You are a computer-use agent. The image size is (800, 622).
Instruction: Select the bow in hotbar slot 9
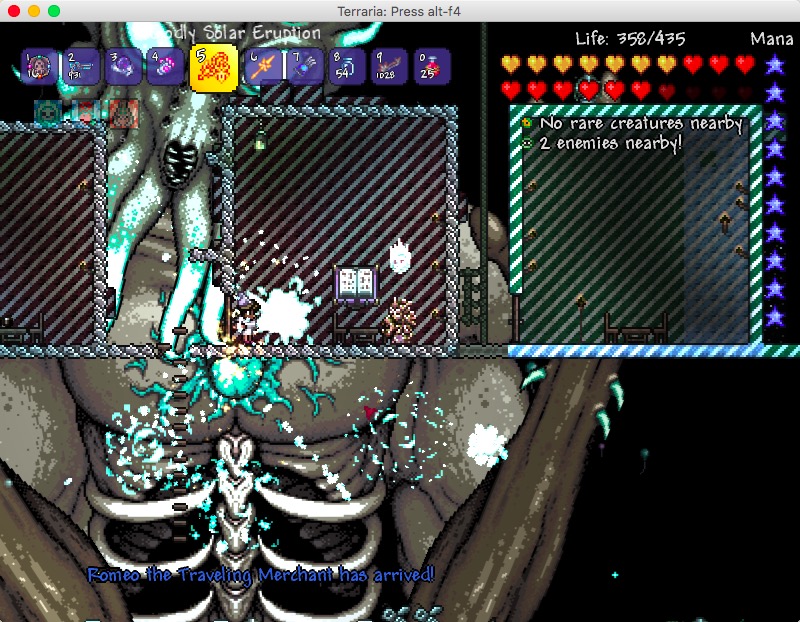pyautogui.click(x=389, y=67)
